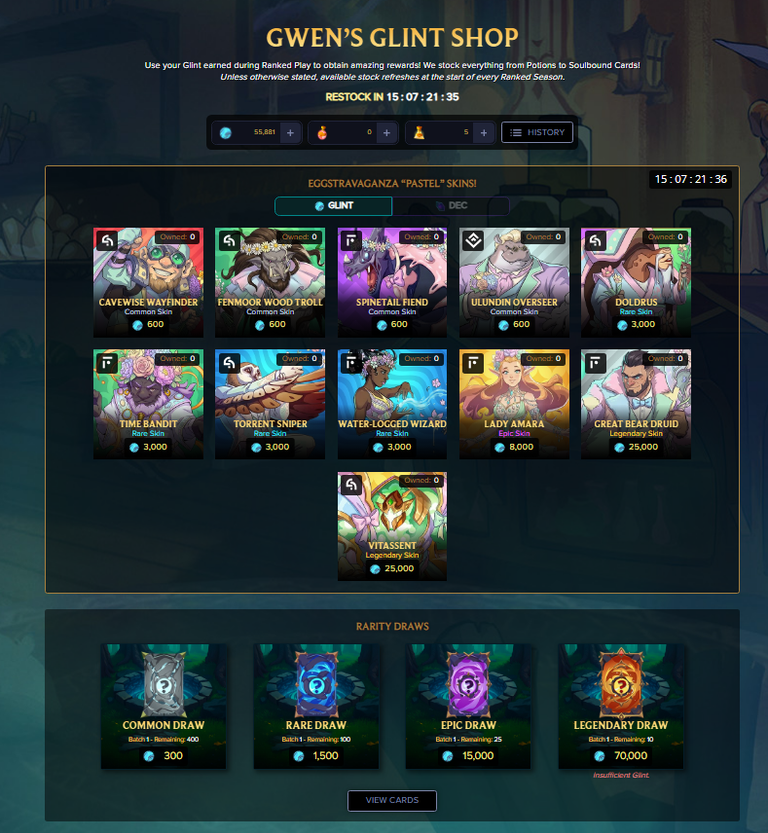
Task: Open the Ulundin Overseer skin offer
Action: click(x=514, y=282)
